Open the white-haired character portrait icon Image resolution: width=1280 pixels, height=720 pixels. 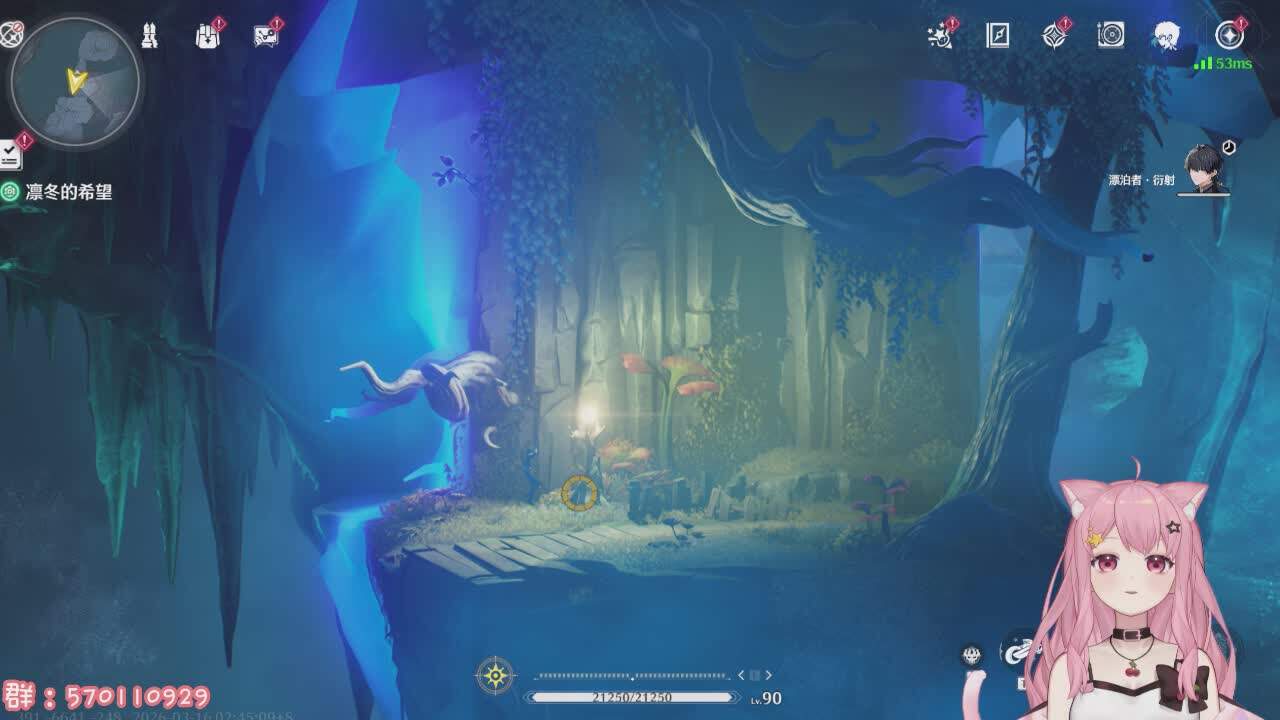1167,36
